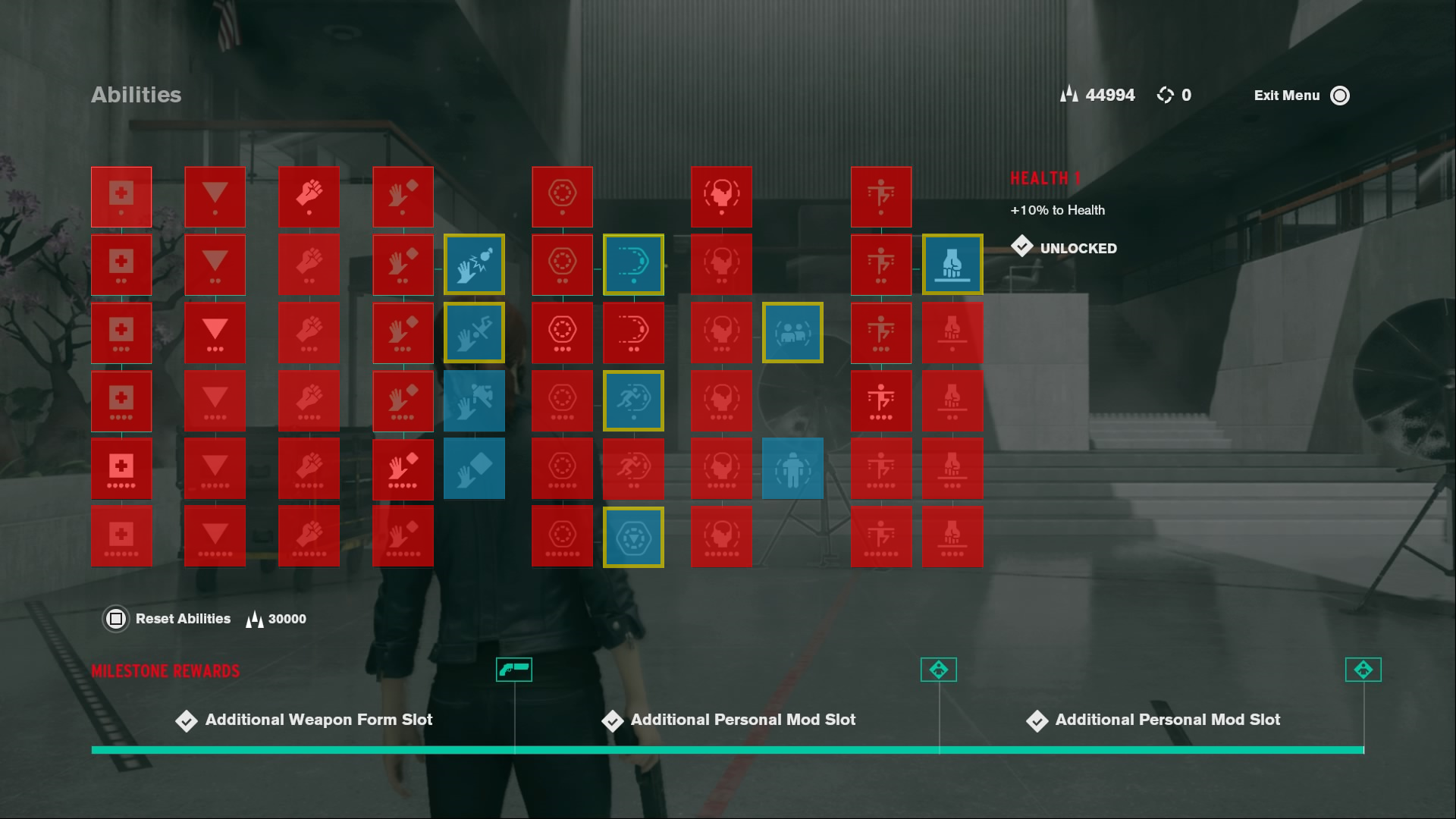View the top Shield hexagon ability
Screen dimensions: 1456x819
[562, 197]
